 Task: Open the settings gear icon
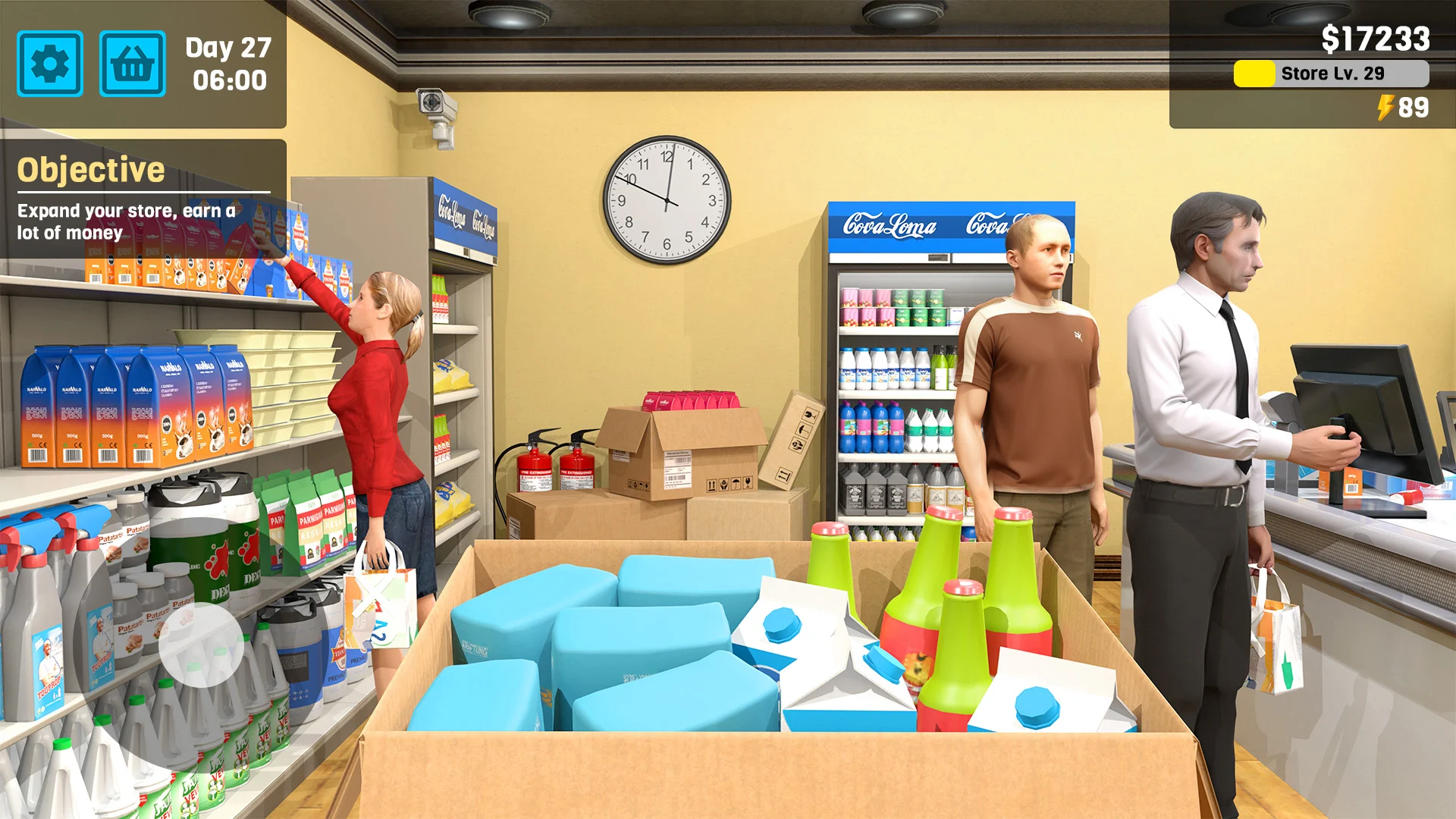(50, 64)
